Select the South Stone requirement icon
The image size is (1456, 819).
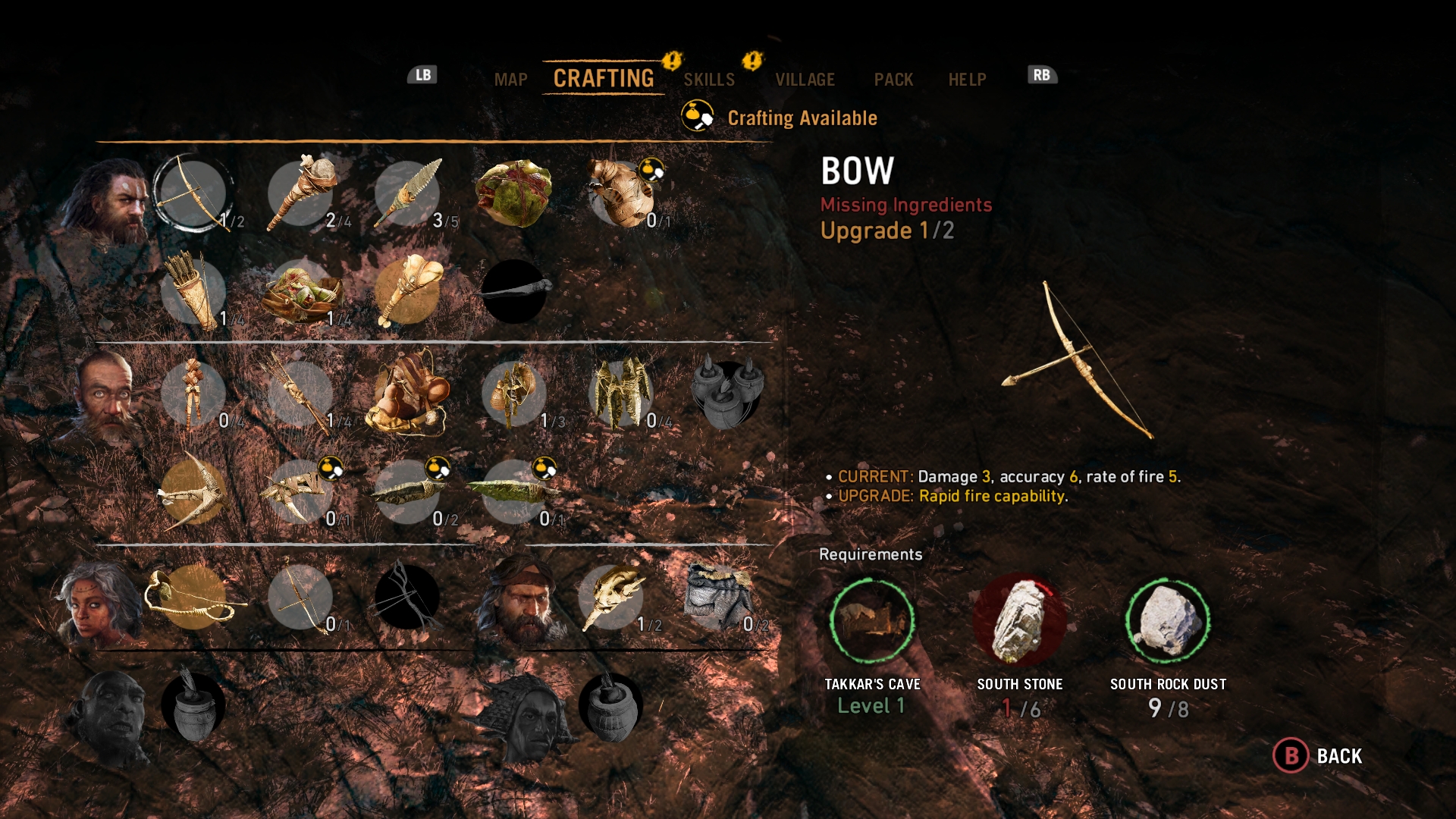pos(1019,620)
